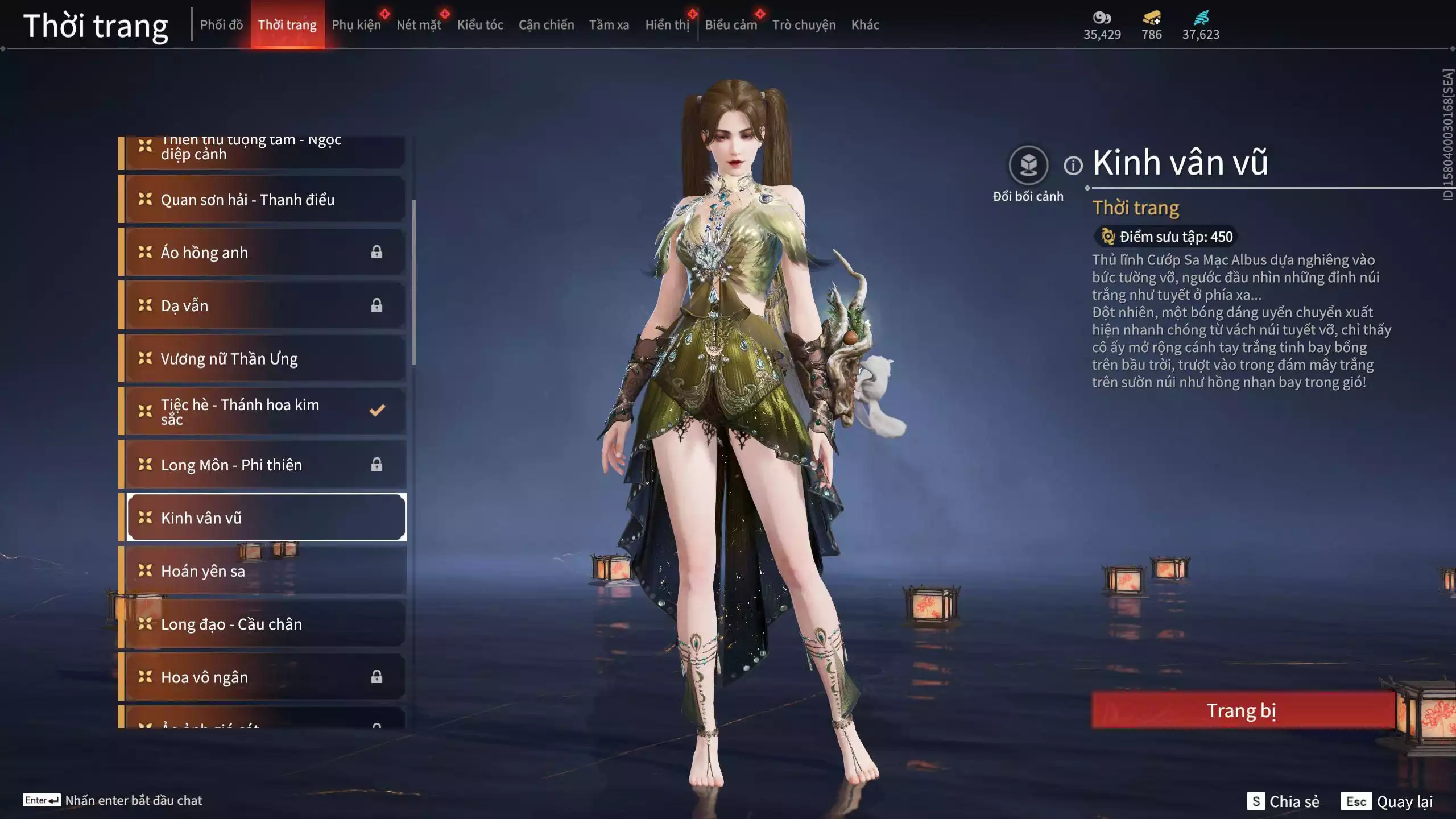The height and width of the screenshot is (819, 1456).
Task: Open the info icon beside Kinh vân vũ
Action: pyautogui.click(x=1073, y=166)
